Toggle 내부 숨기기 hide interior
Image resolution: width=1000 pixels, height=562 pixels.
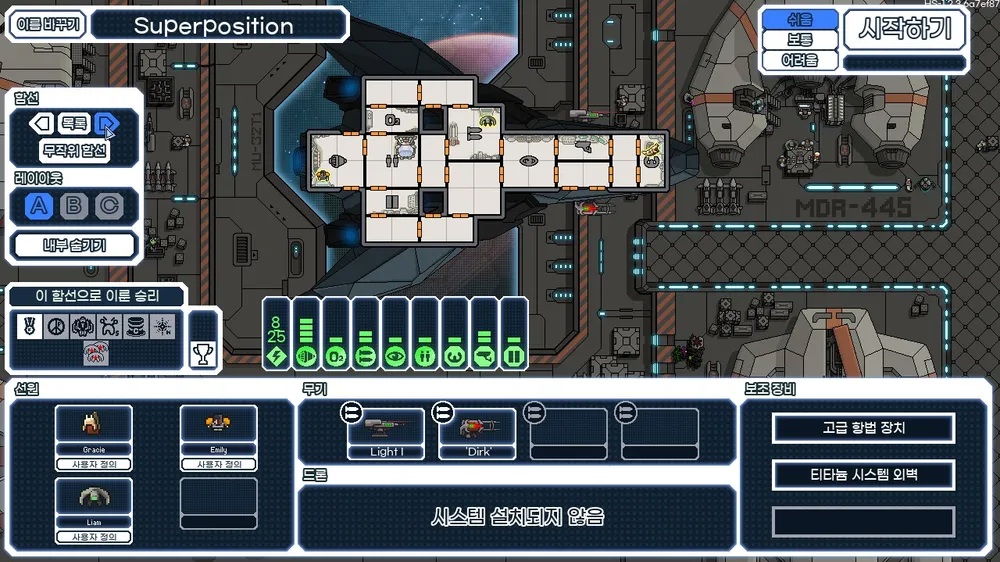[75, 245]
